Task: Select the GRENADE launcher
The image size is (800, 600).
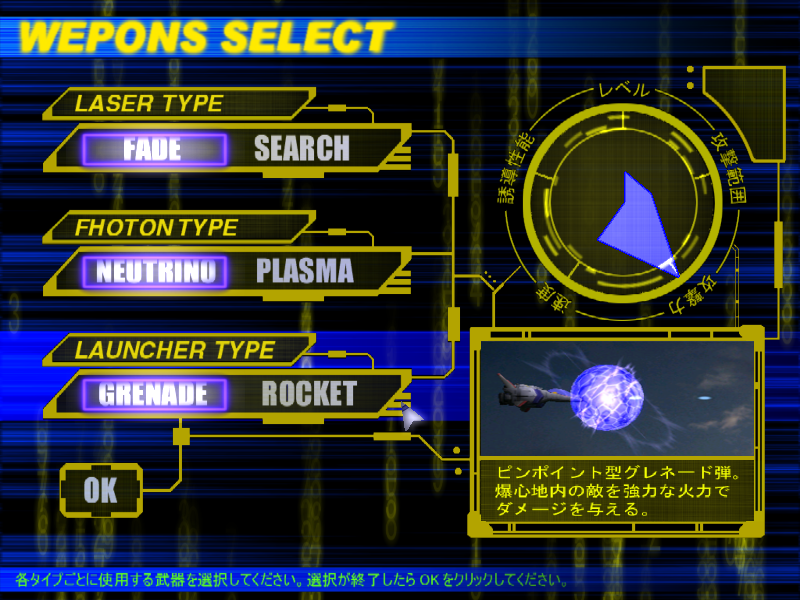Action: click(153, 394)
